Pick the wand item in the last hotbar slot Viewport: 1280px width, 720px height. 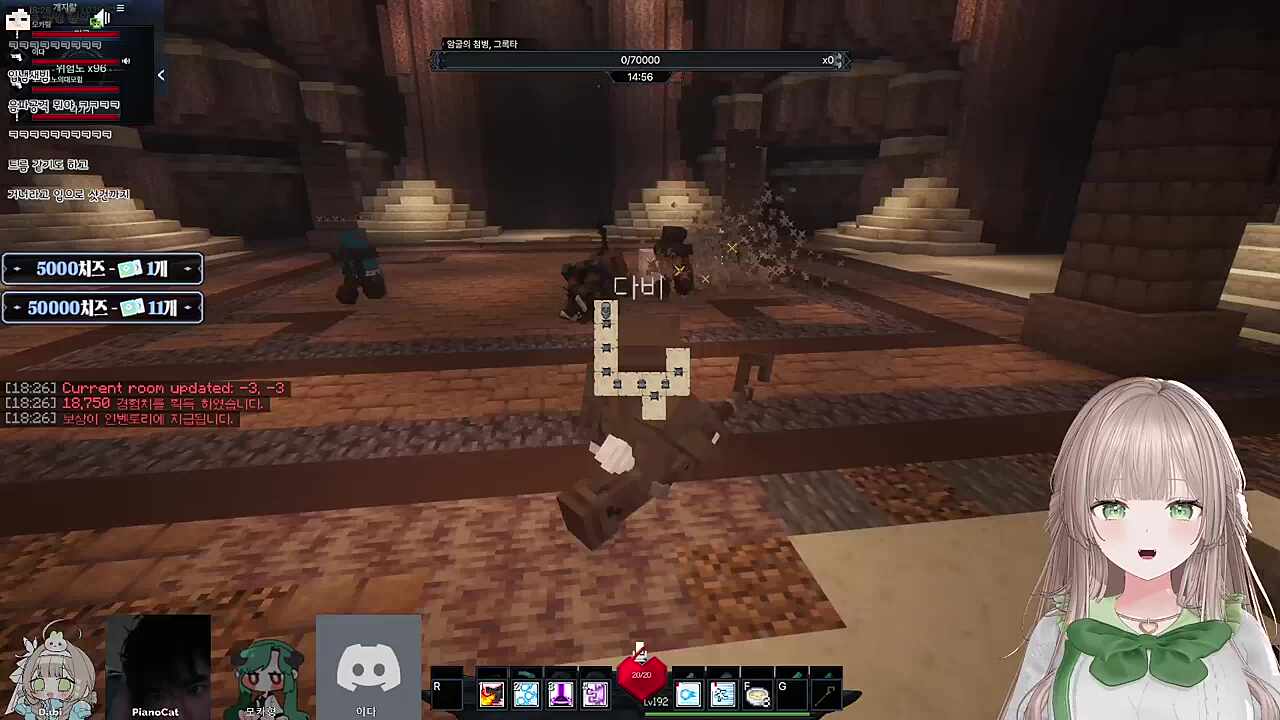[x=826, y=694]
